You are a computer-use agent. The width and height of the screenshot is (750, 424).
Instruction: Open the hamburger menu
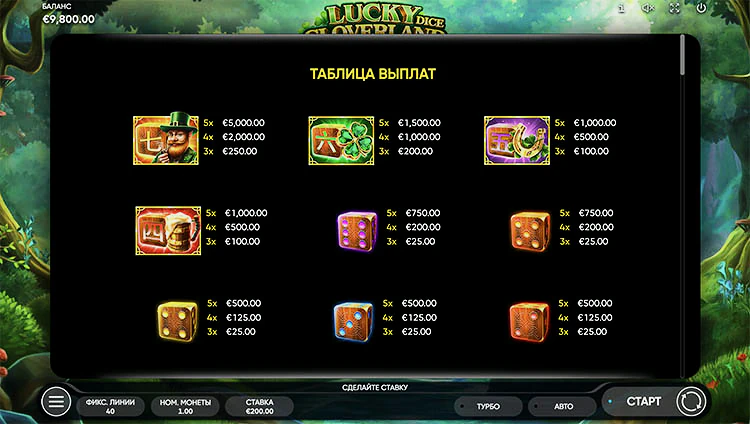pyautogui.click(x=56, y=402)
